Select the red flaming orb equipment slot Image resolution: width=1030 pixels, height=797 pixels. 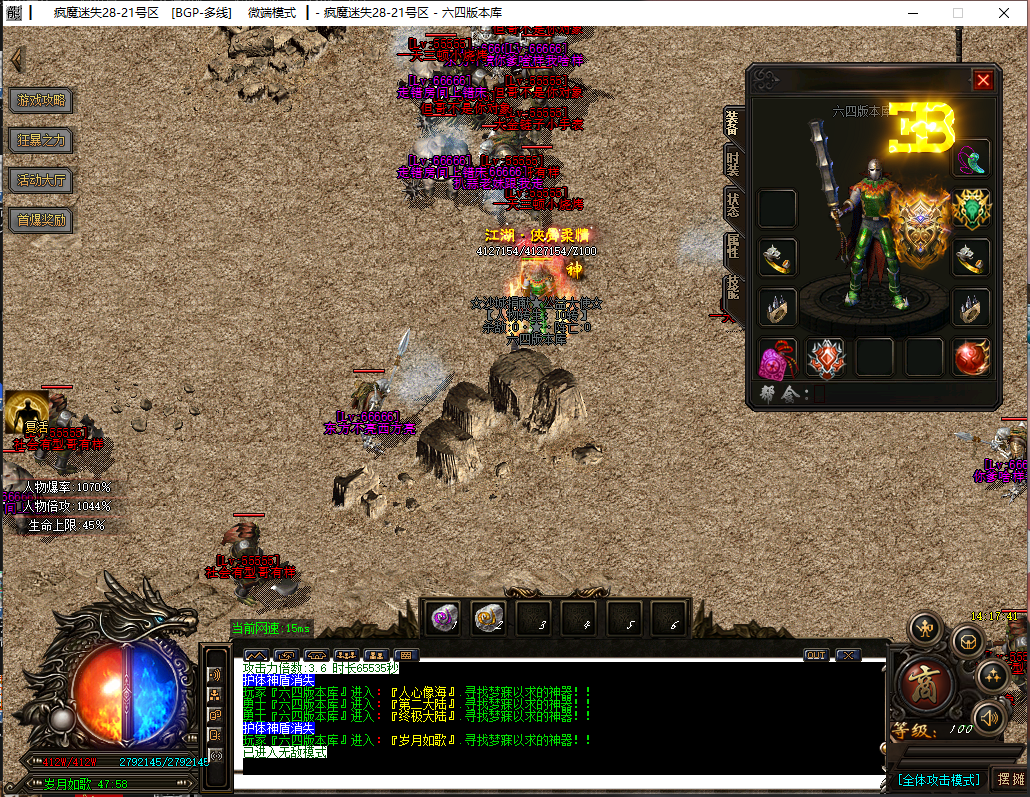[x=971, y=358]
